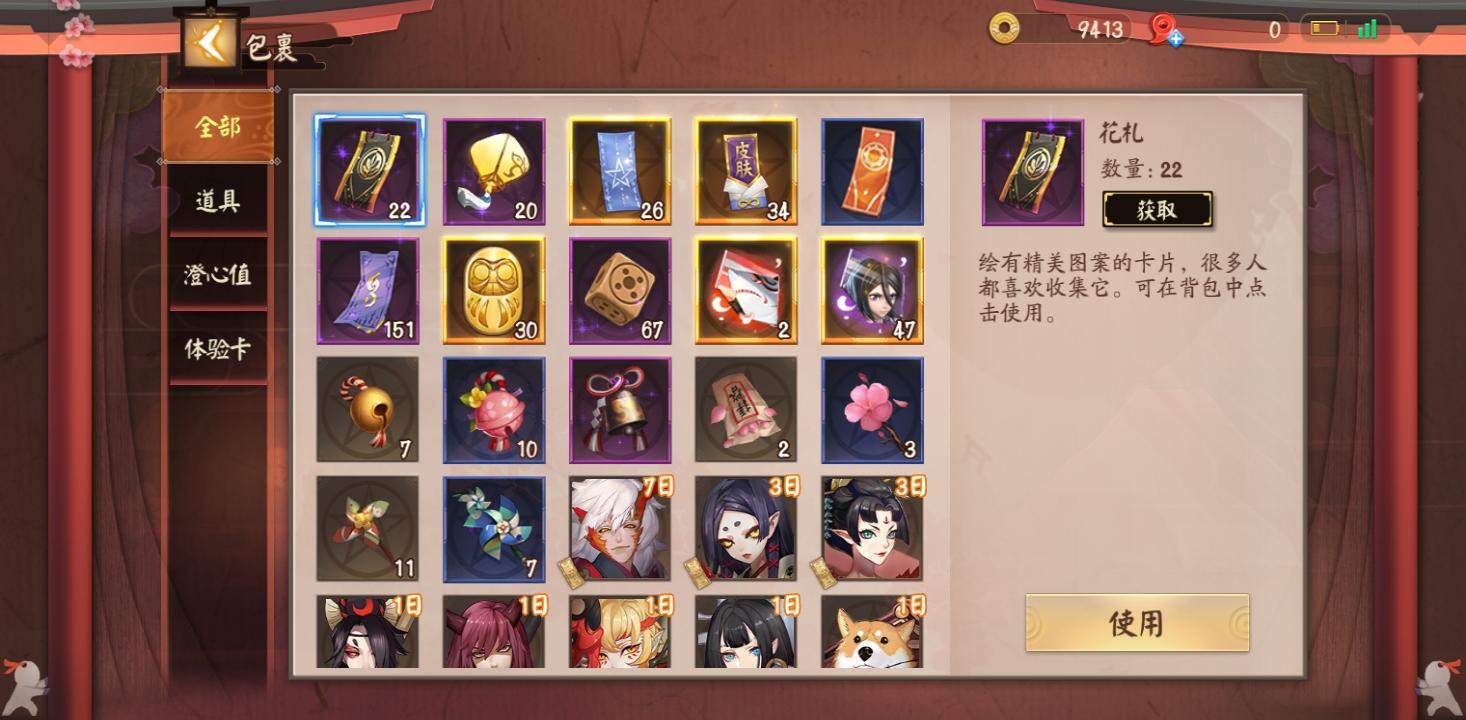
Task: Select the 澄心值 sidebar tab
Action: 217,274
